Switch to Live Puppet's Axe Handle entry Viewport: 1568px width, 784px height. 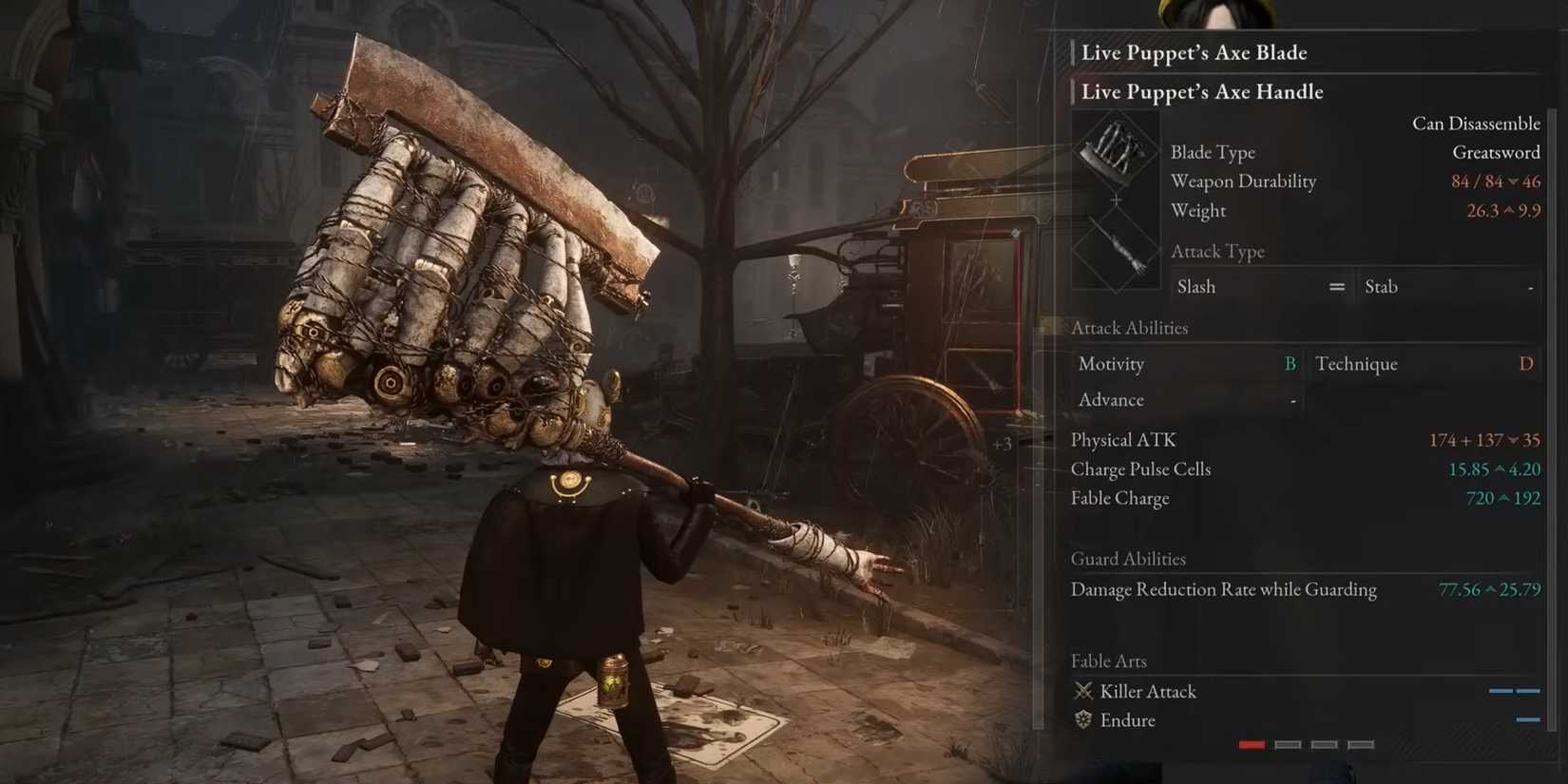[x=1201, y=91]
